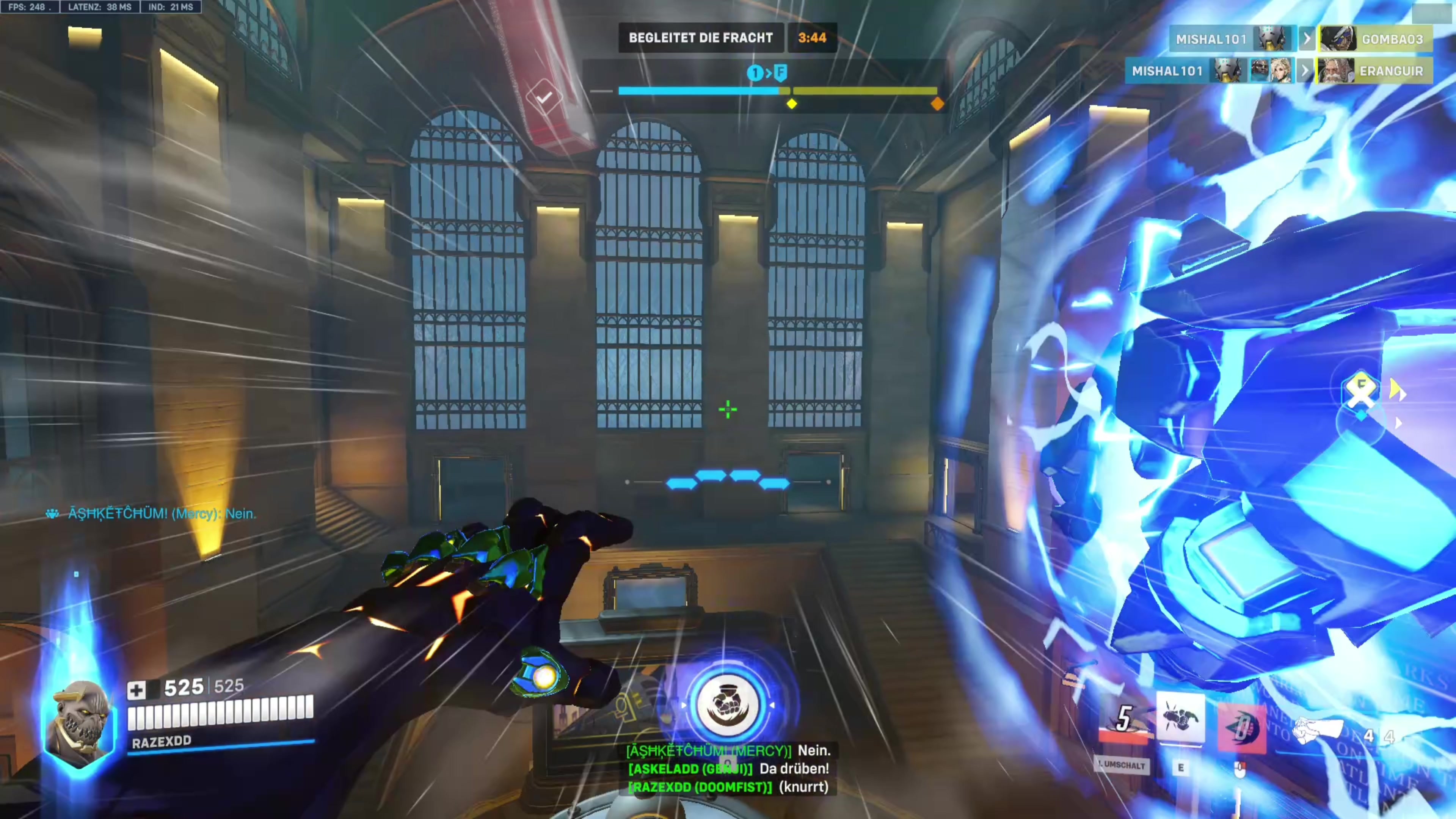Click the final checkpoint marker icon
The image size is (1456, 819).
click(x=781, y=72)
